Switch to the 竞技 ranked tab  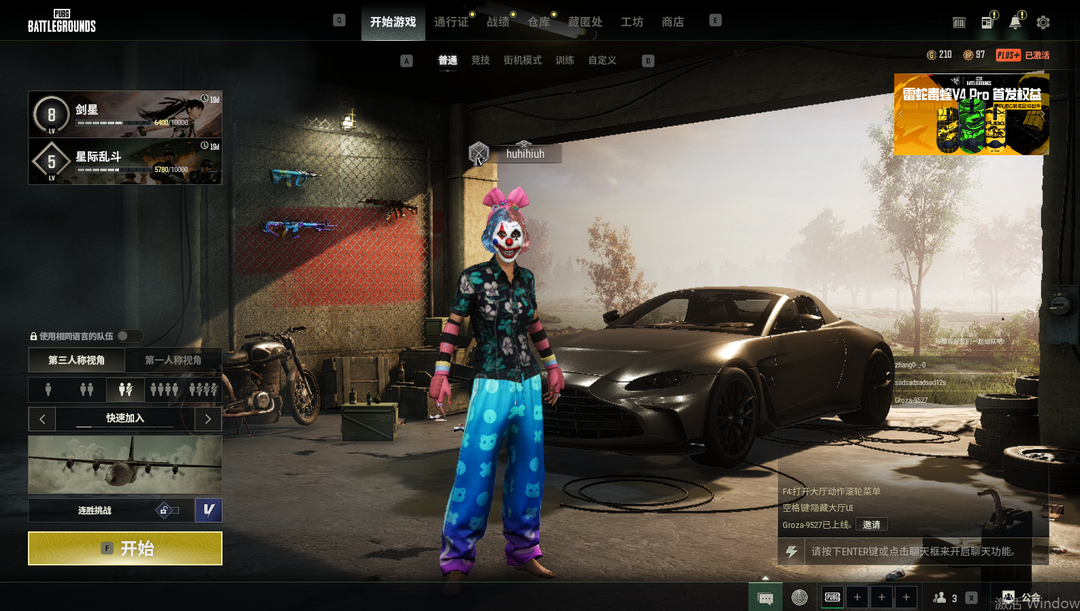pyautogui.click(x=481, y=60)
